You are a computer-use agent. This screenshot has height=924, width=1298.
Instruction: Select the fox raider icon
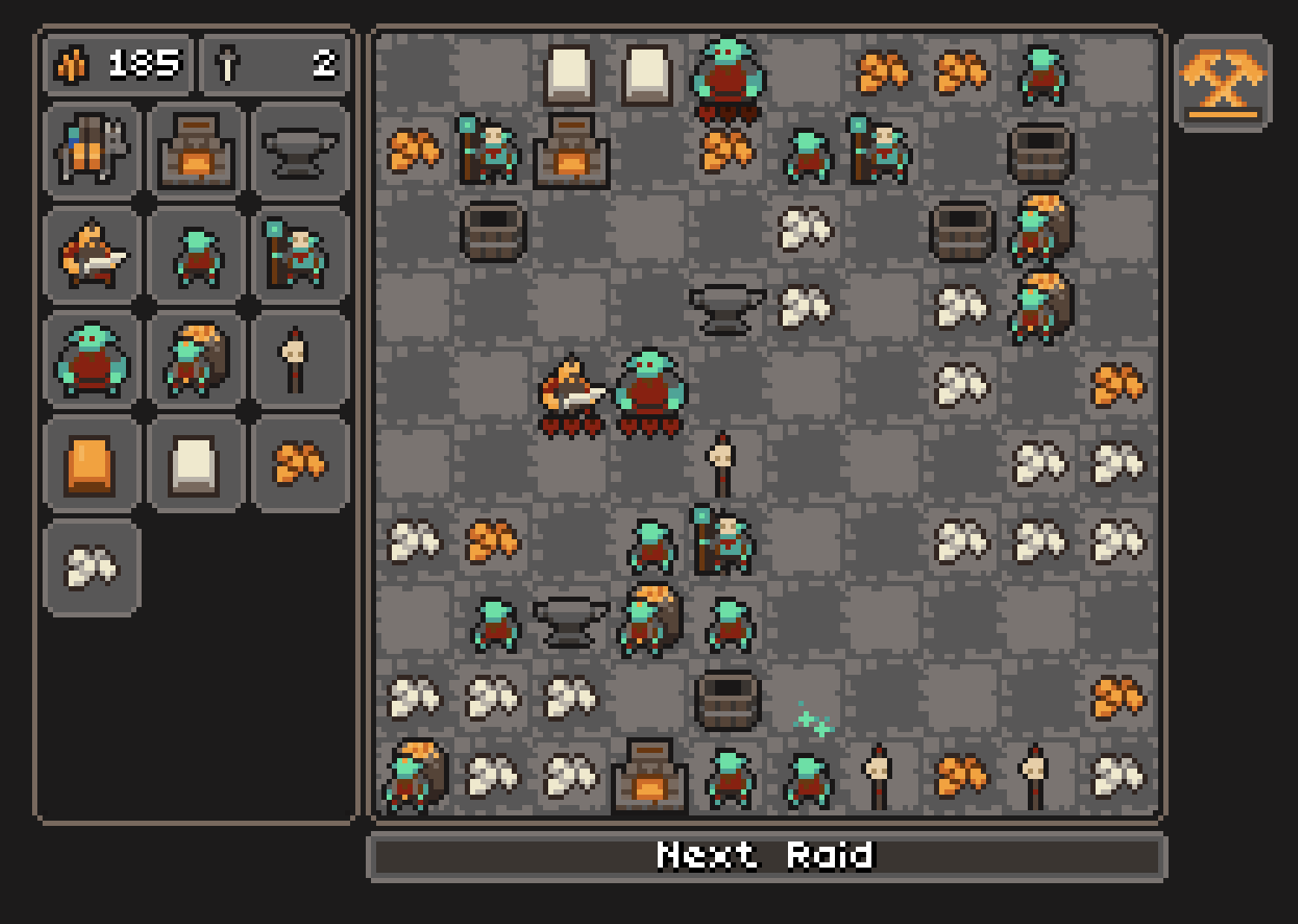coord(91,256)
